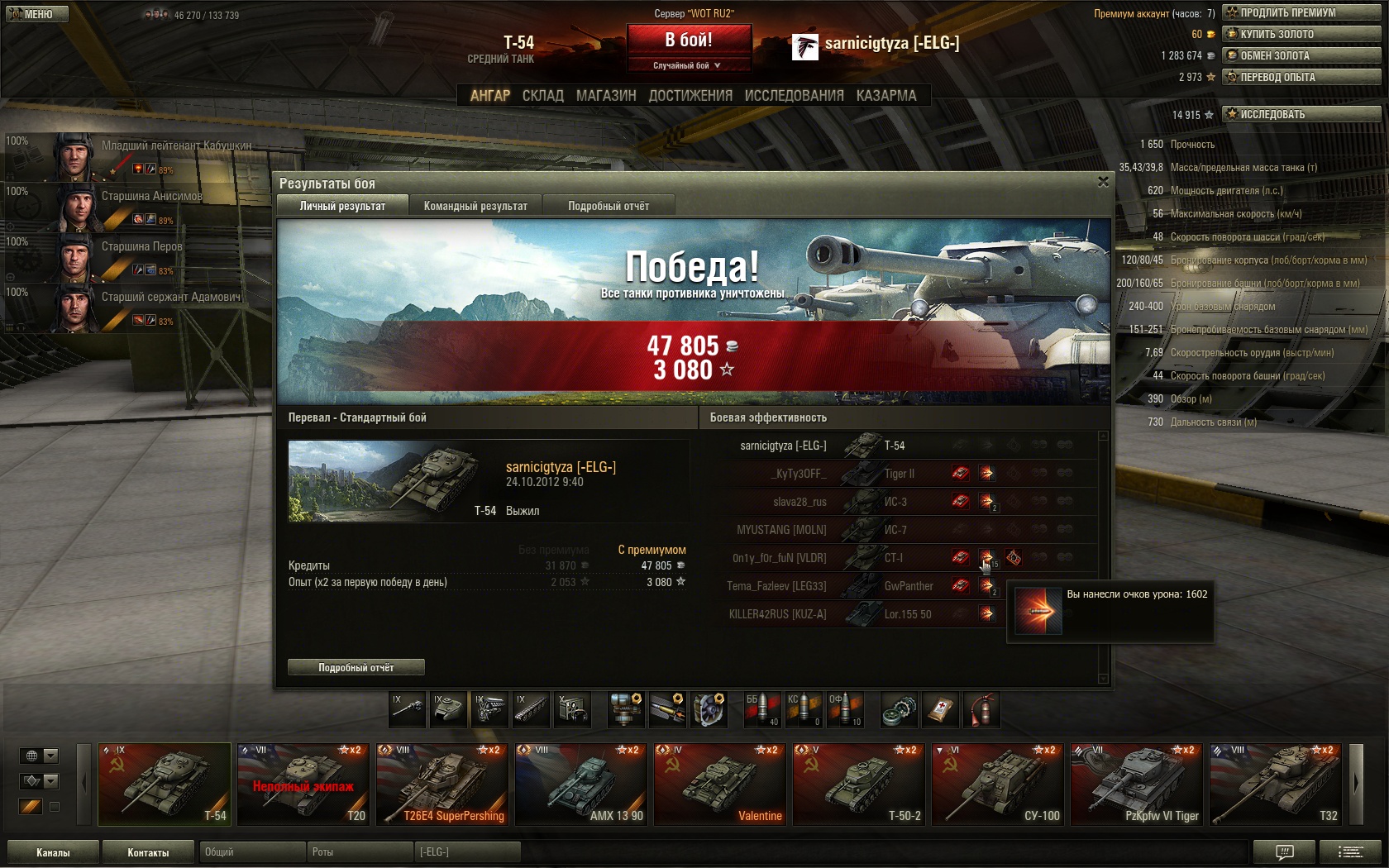Click the lower Подробный отчёт button

pyautogui.click(x=356, y=667)
